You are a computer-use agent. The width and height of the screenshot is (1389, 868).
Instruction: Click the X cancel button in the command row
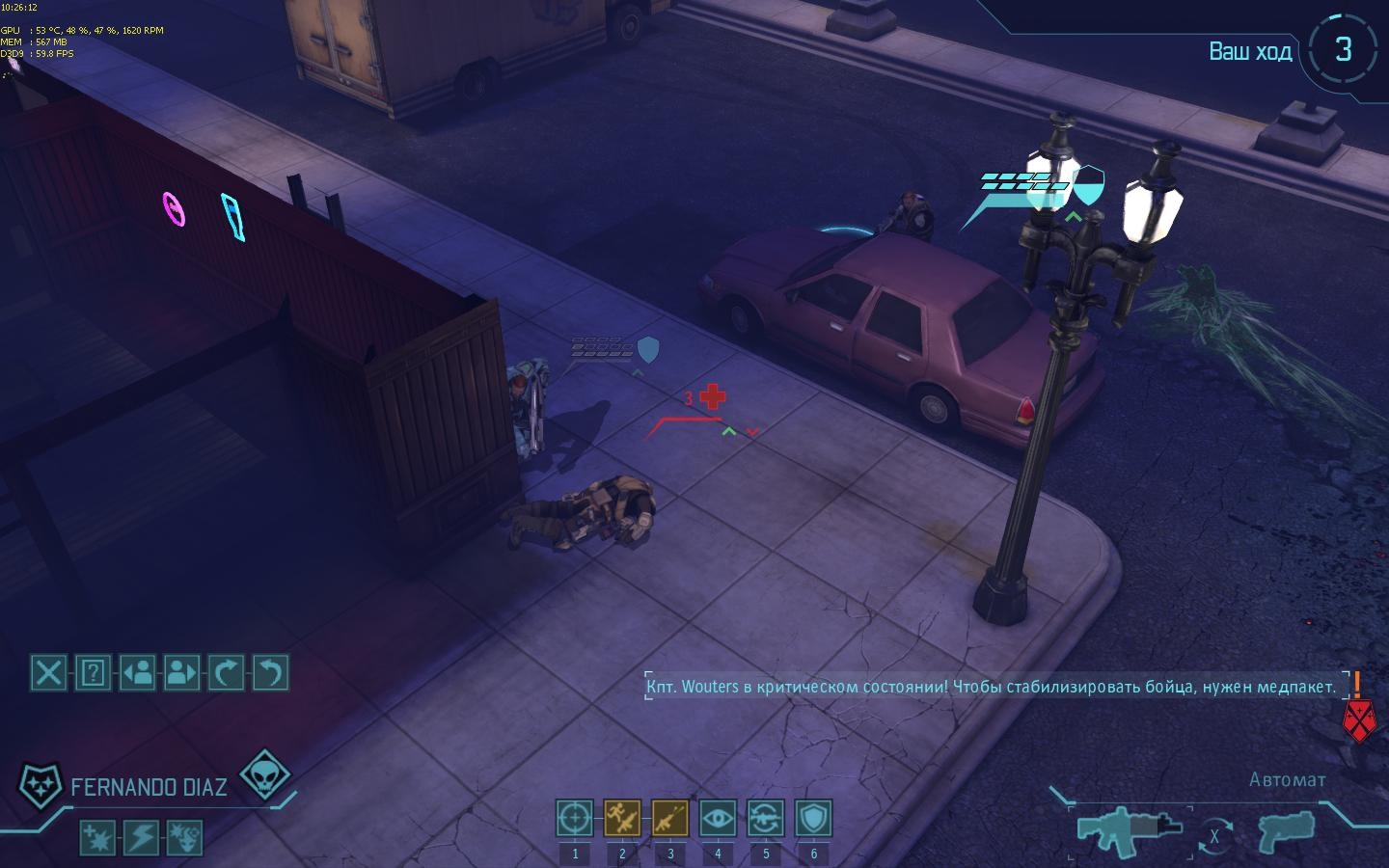(48, 672)
